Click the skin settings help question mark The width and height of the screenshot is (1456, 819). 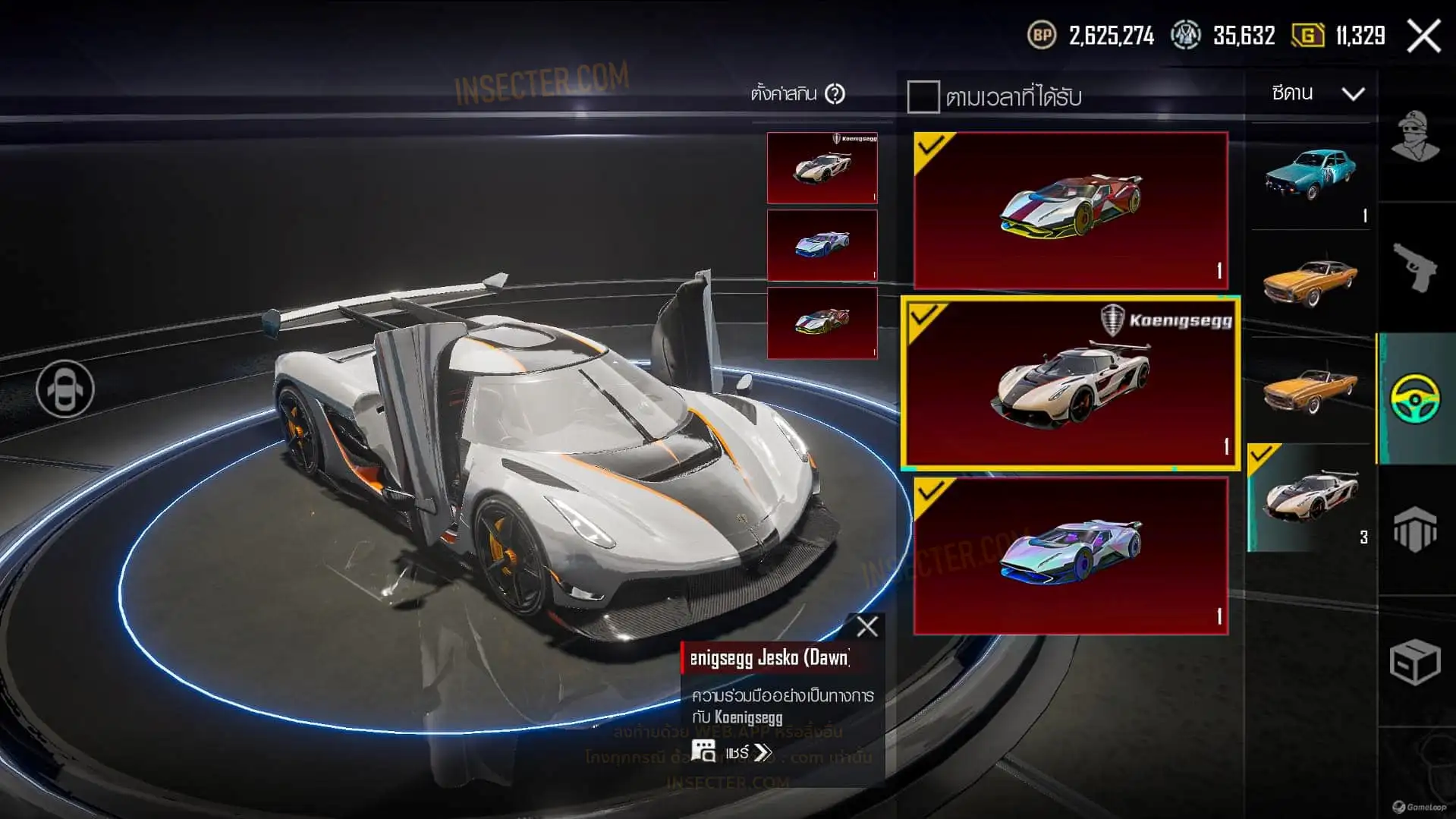(x=835, y=94)
